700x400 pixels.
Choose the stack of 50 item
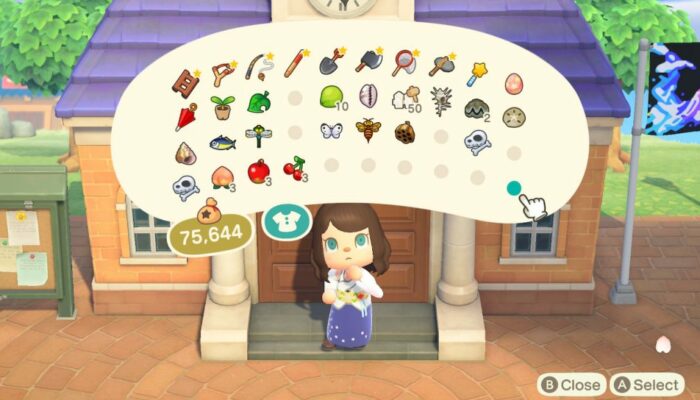(x=404, y=98)
